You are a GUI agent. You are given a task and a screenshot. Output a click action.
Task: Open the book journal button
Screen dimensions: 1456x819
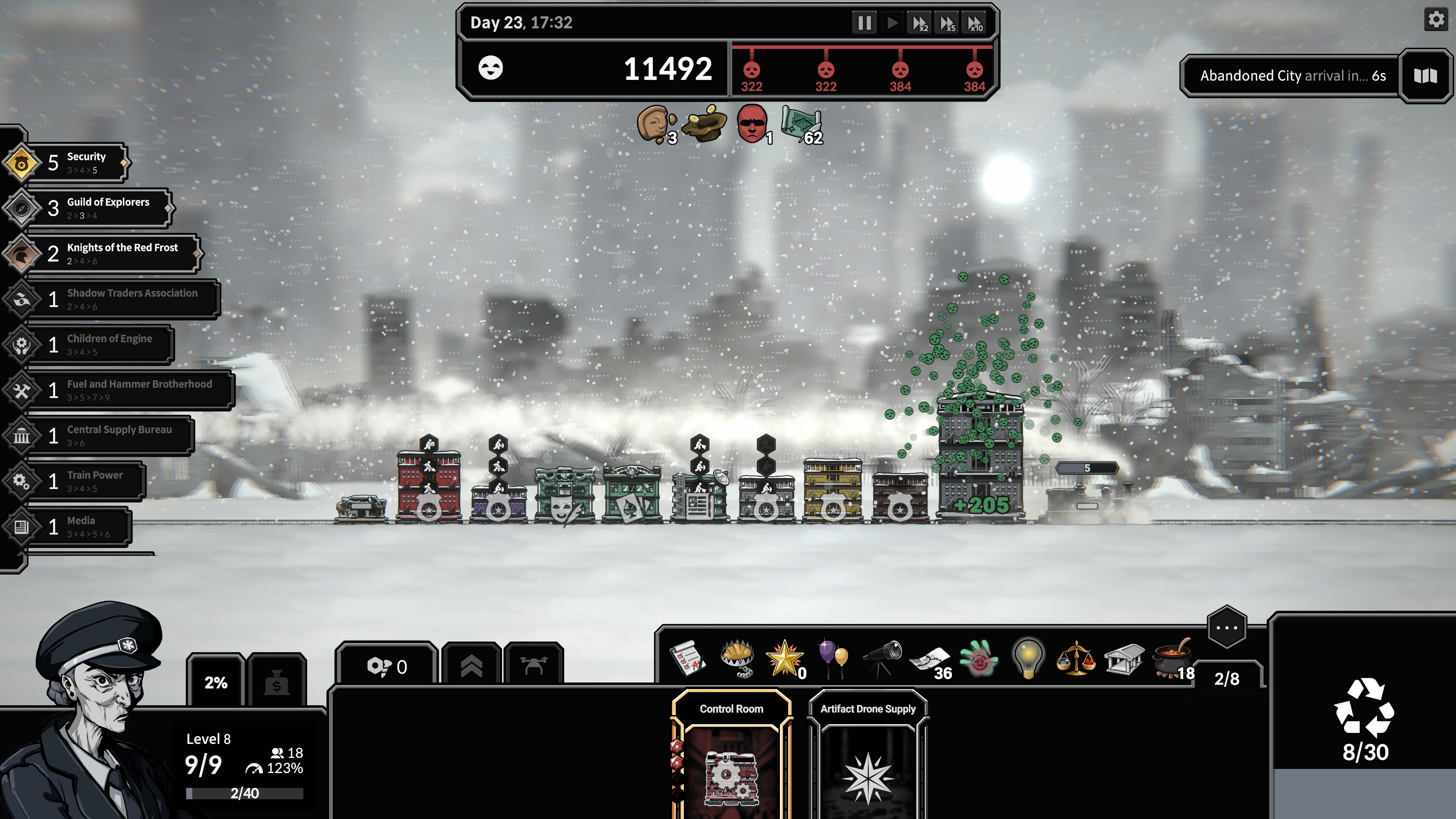click(x=1425, y=76)
